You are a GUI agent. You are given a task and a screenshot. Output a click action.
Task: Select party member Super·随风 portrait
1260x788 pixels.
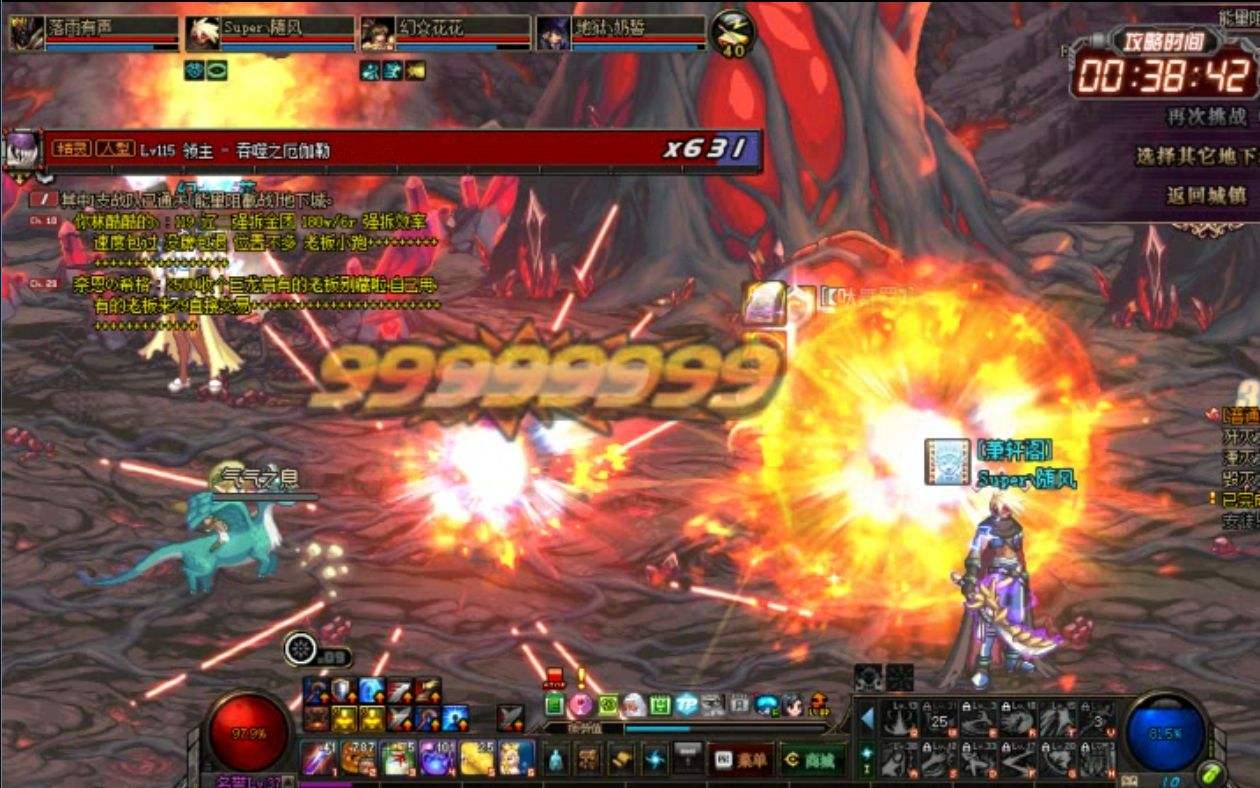(x=204, y=33)
